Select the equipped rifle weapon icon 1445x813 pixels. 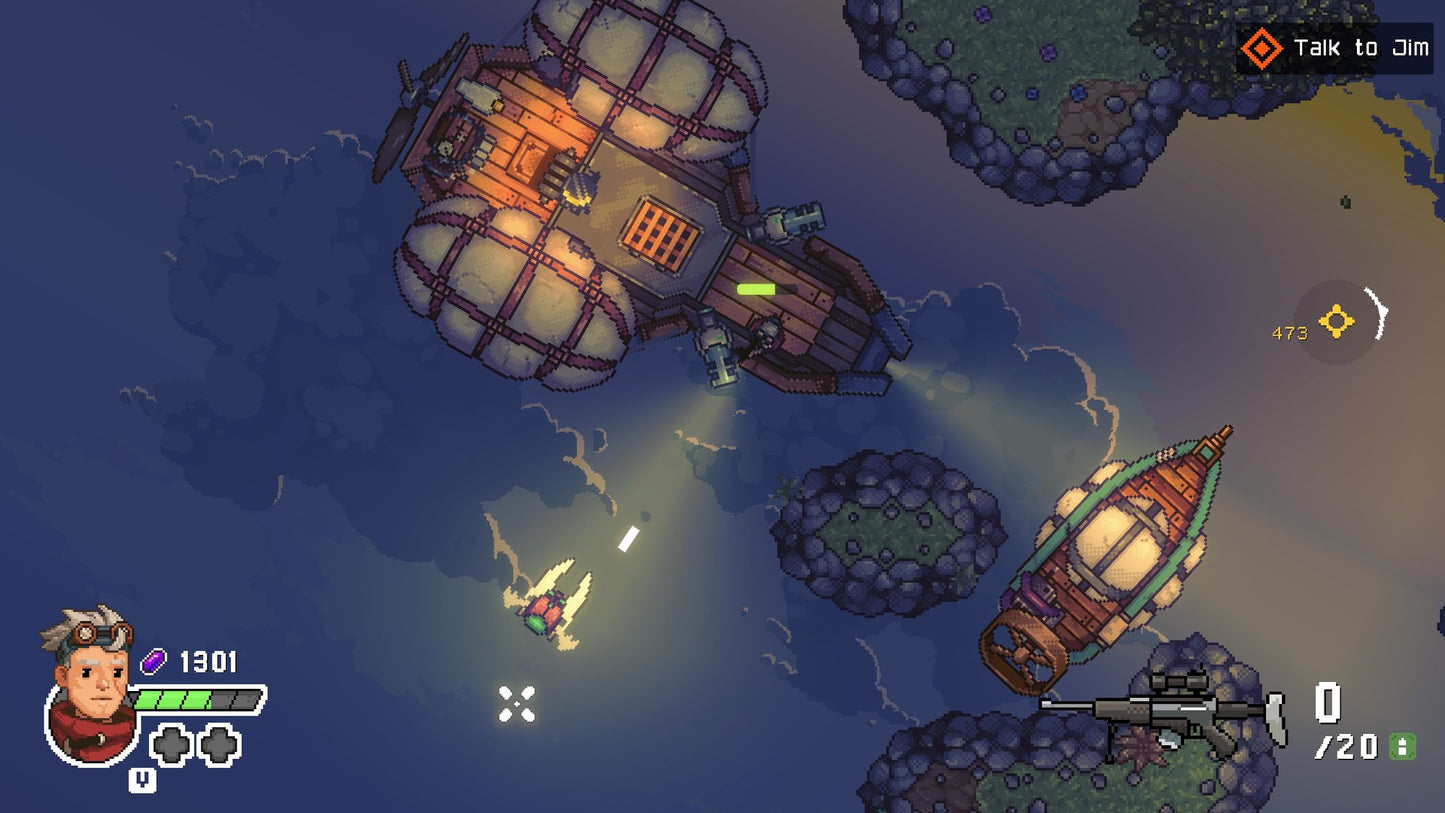[1162, 712]
